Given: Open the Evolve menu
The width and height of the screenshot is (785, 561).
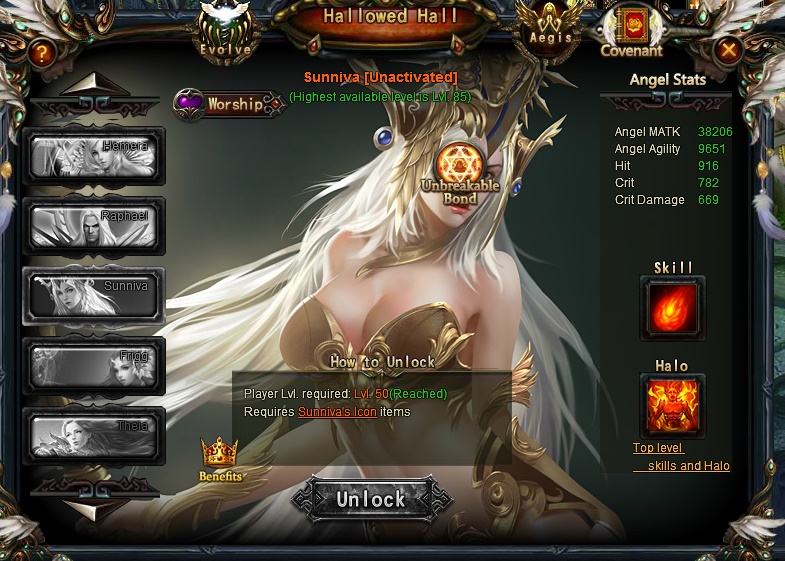Looking at the screenshot, I should [x=225, y=30].
